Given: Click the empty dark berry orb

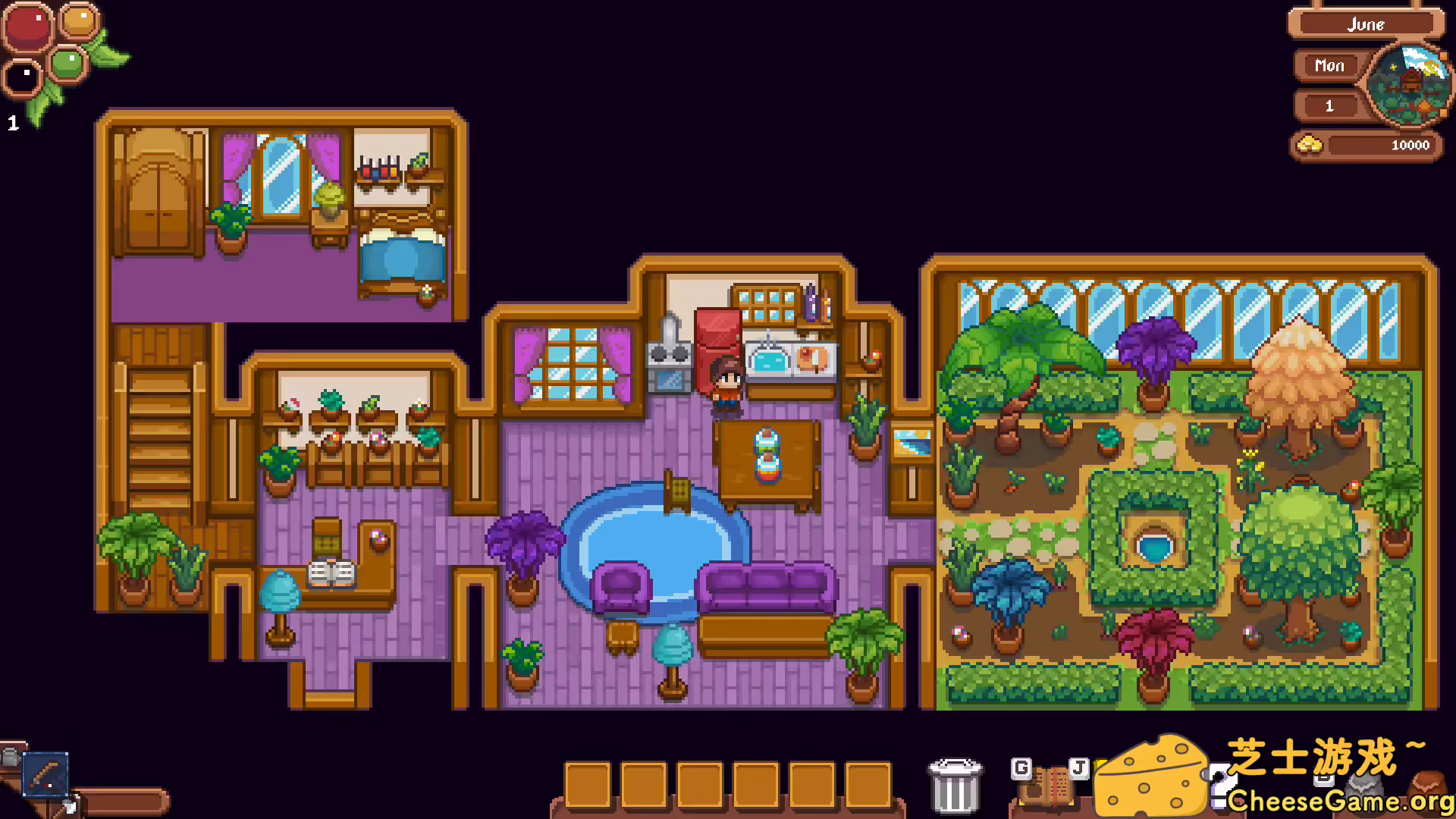Looking at the screenshot, I should (x=21, y=78).
